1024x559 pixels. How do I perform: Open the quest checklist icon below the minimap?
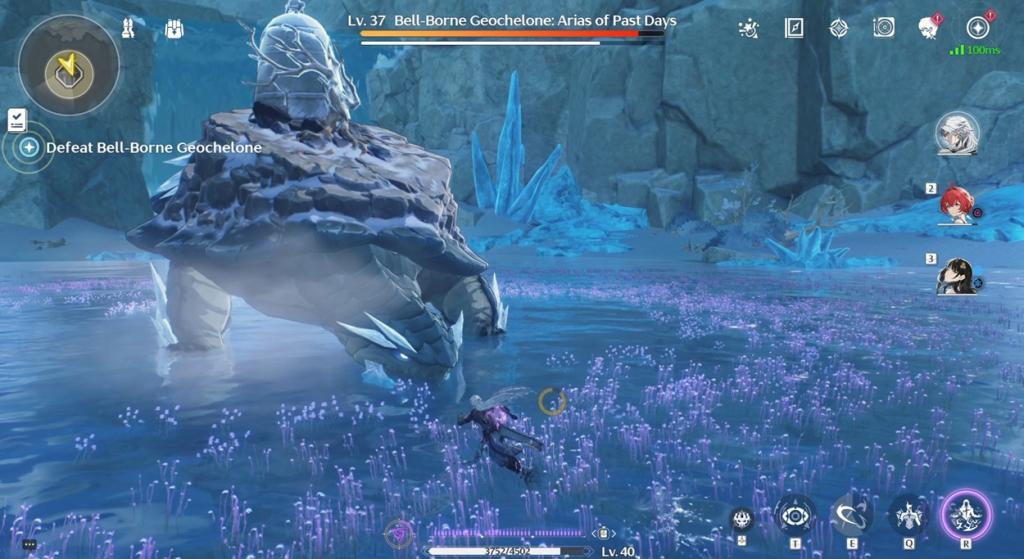tap(16, 120)
